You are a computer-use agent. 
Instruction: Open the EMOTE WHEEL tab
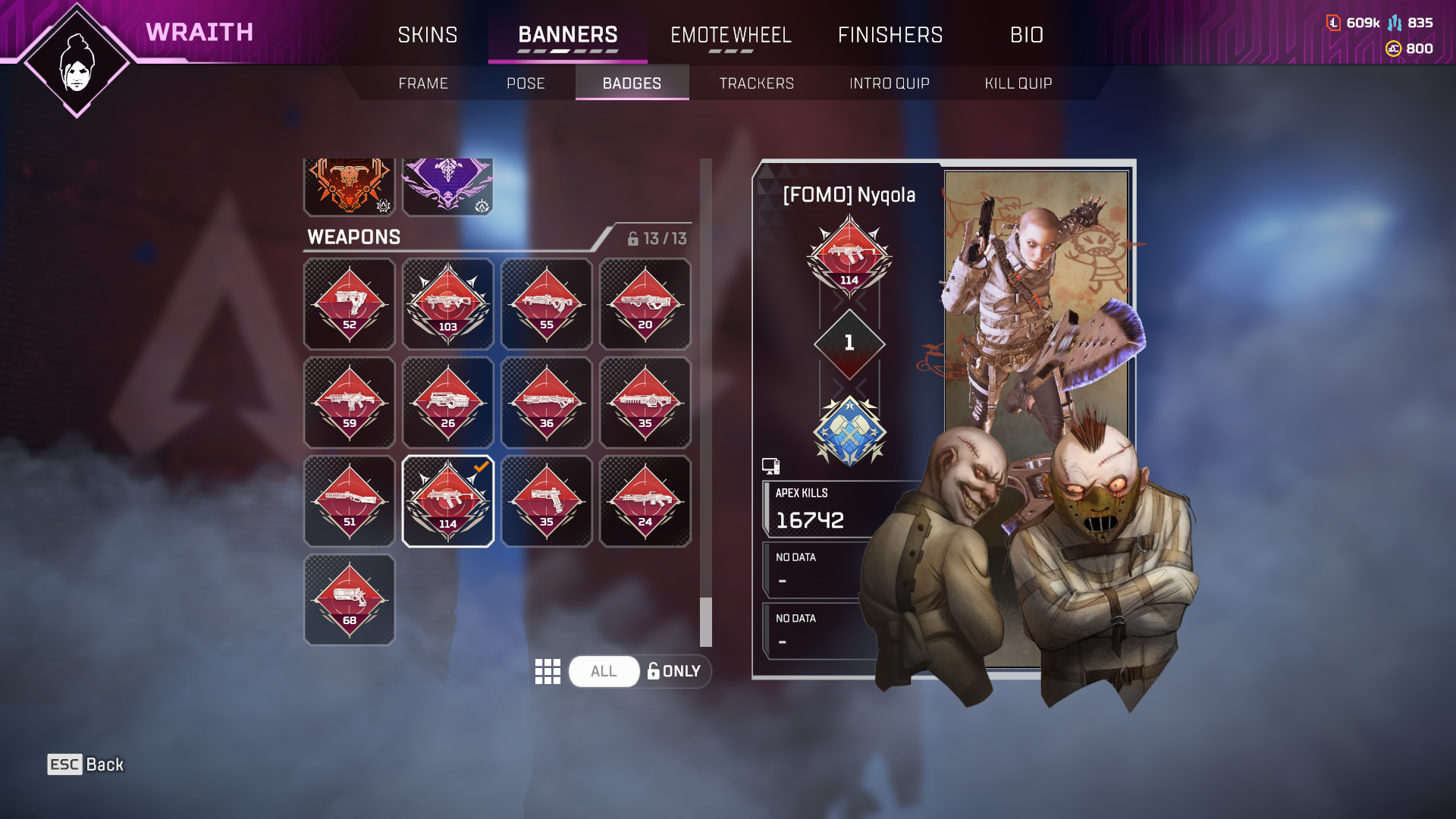click(x=730, y=35)
